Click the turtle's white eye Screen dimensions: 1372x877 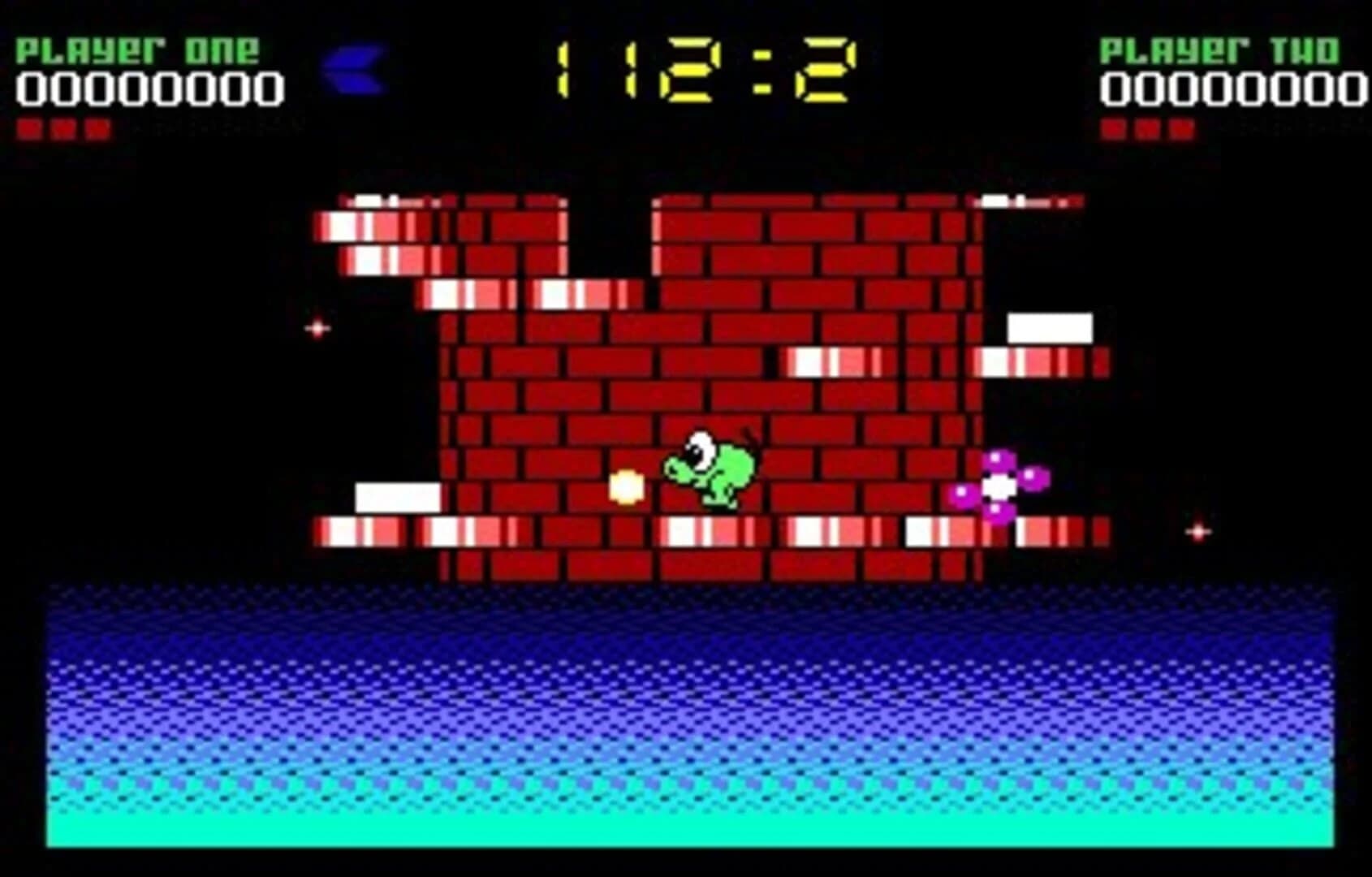point(700,447)
